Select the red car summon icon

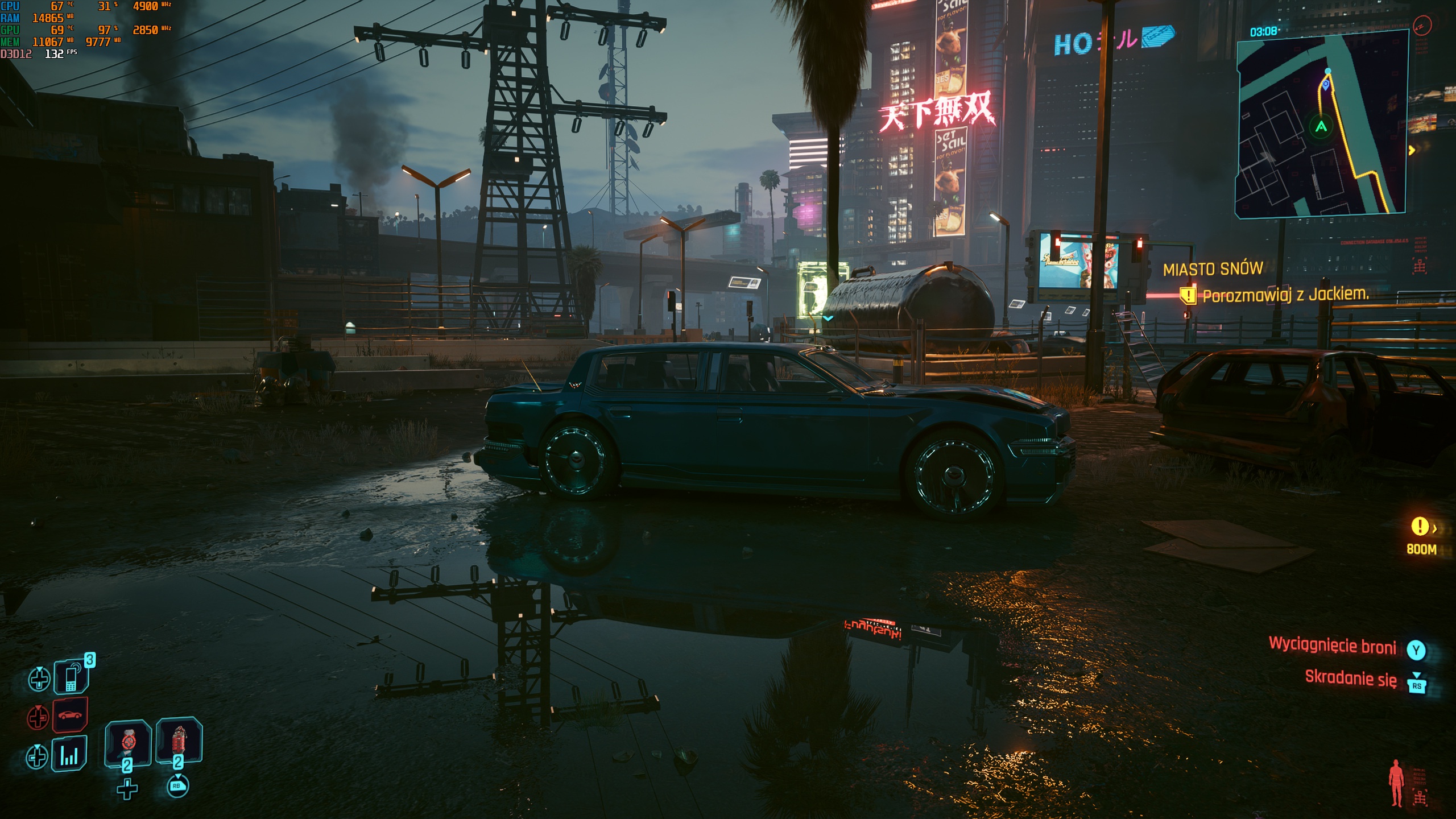tap(70, 715)
